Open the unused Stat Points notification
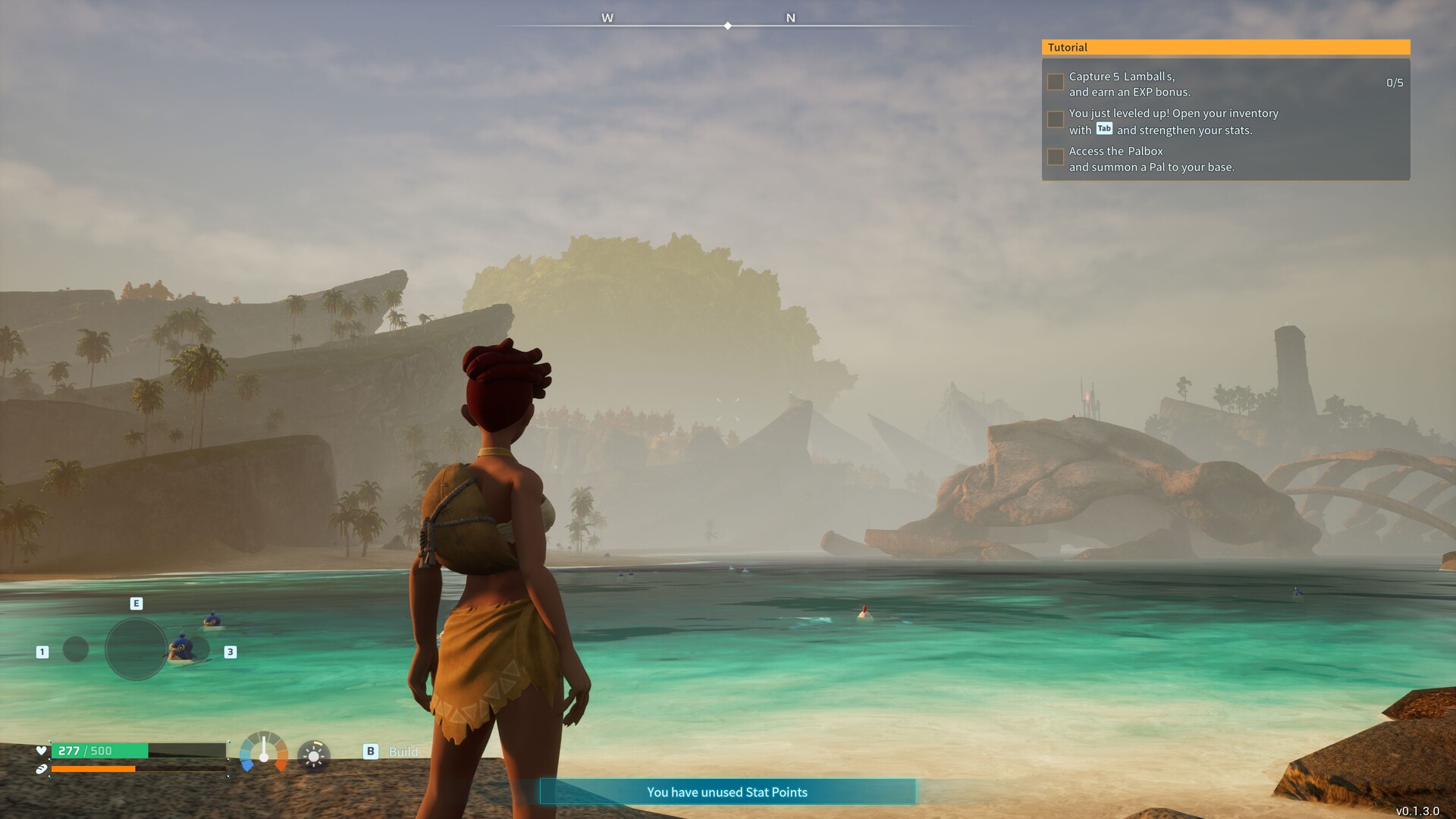This screenshot has width=1456, height=819. [727, 792]
